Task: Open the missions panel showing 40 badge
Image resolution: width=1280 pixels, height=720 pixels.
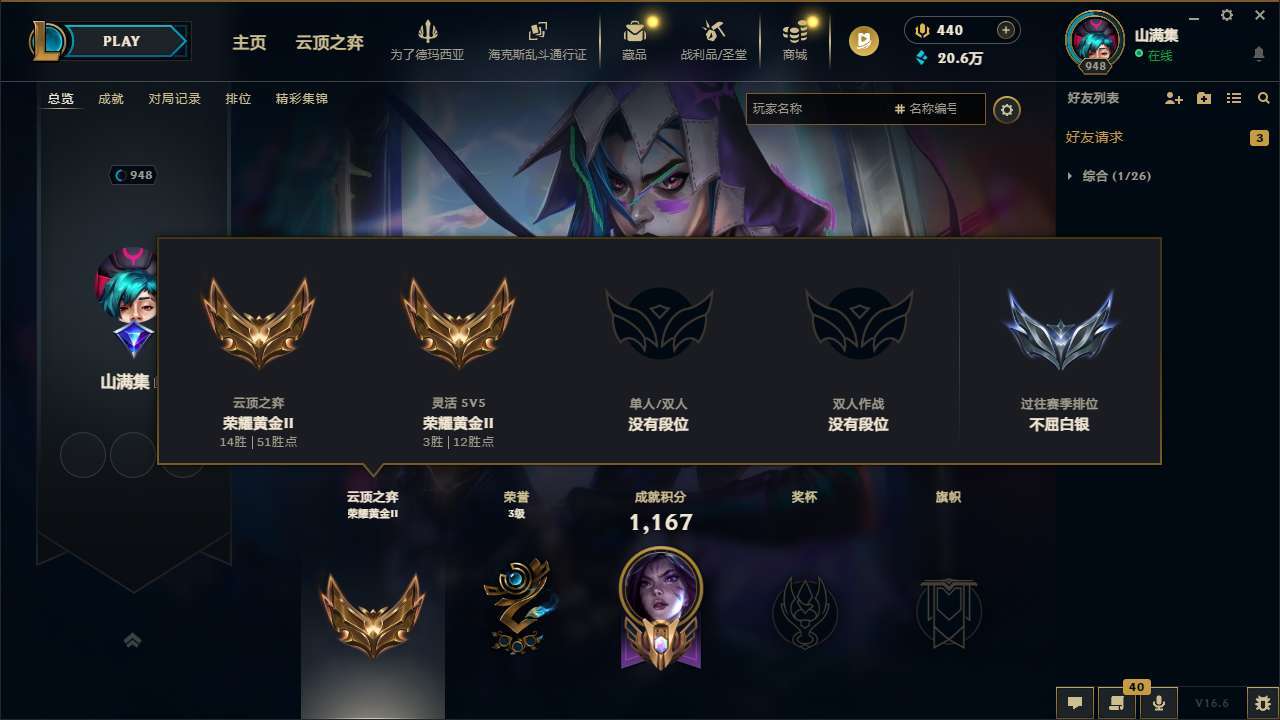Action: [x=1115, y=703]
